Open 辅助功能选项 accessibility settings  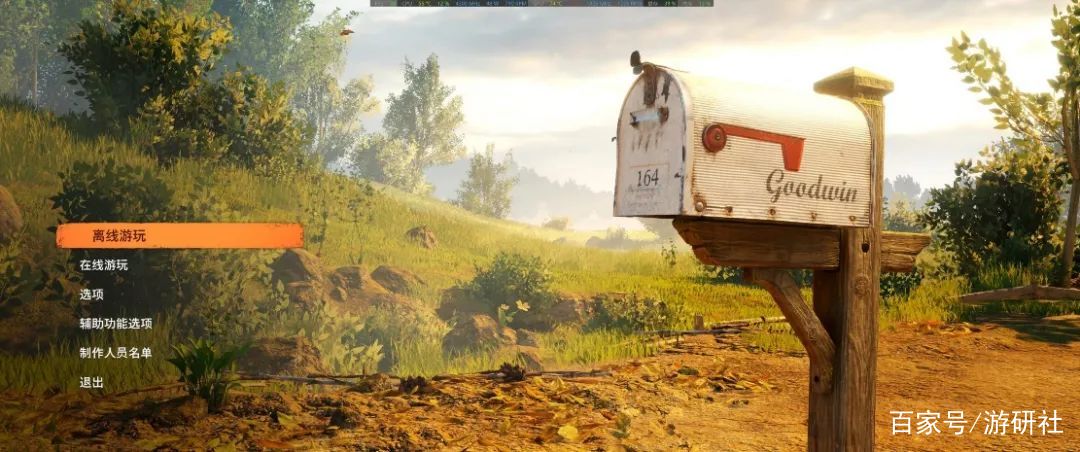coord(116,323)
